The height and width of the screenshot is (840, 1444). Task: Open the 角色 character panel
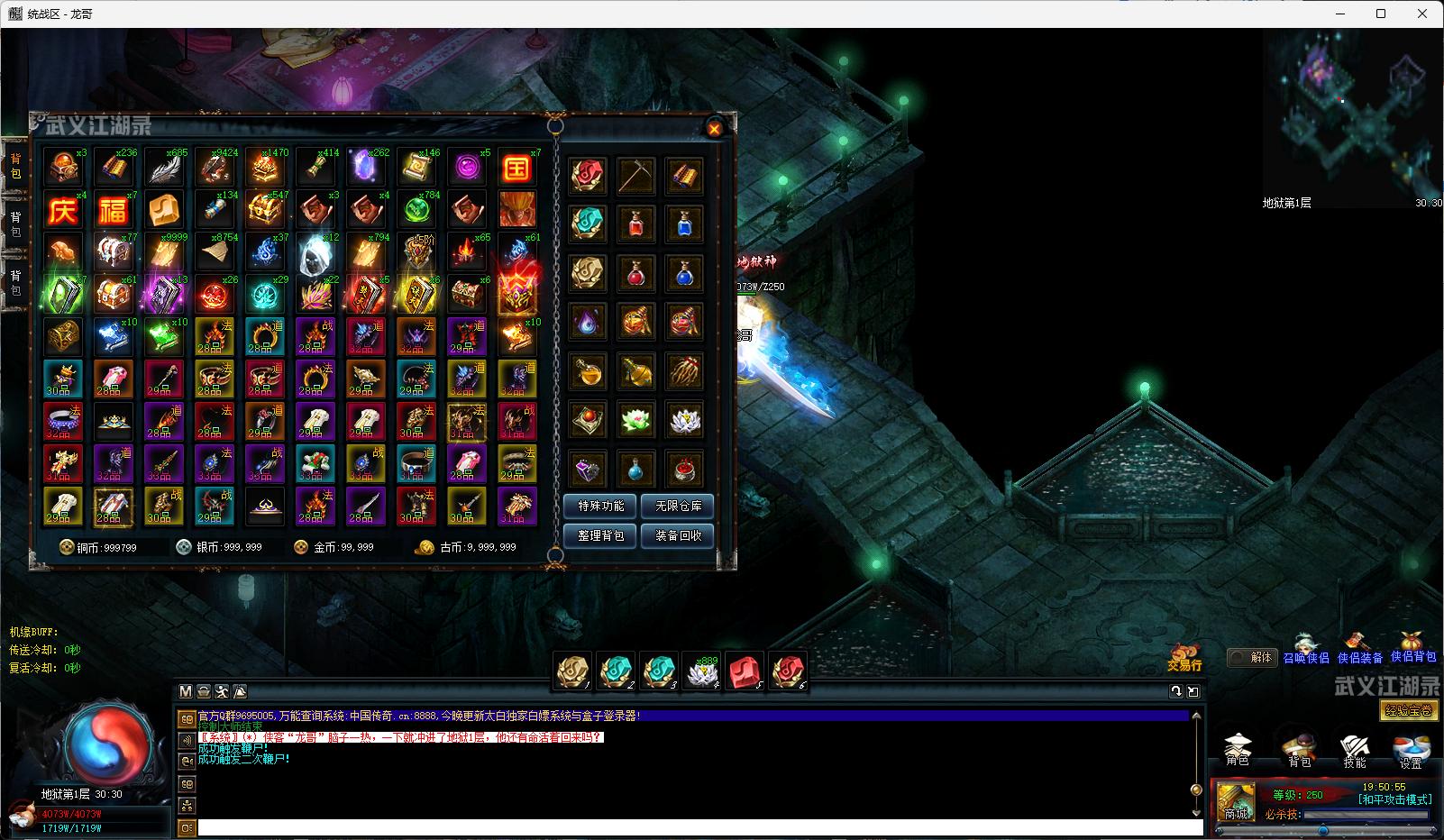pyautogui.click(x=1238, y=749)
